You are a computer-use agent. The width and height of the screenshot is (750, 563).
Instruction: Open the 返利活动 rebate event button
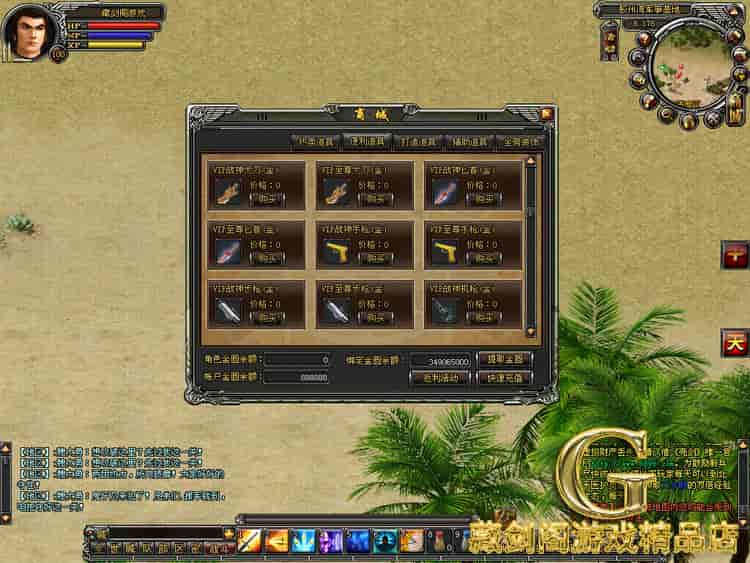click(x=440, y=378)
